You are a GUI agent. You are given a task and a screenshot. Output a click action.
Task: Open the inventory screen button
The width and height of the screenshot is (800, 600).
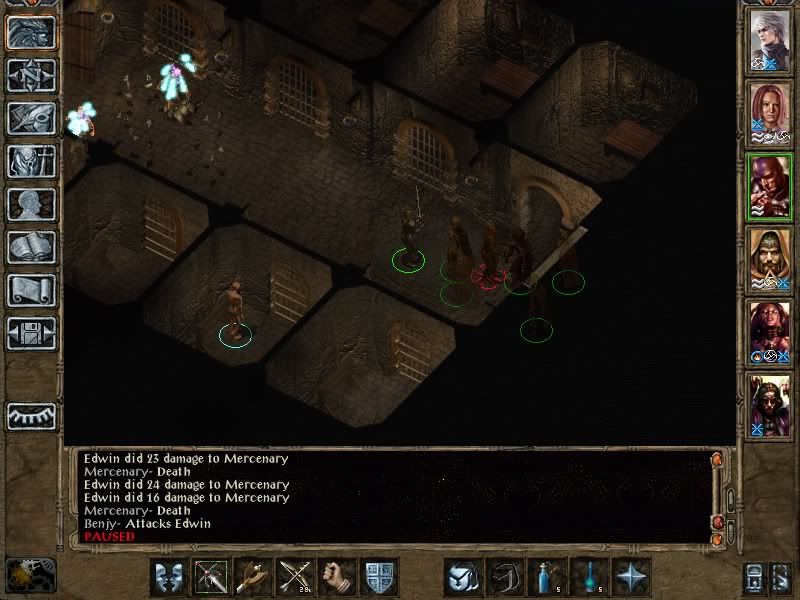(x=30, y=161)
